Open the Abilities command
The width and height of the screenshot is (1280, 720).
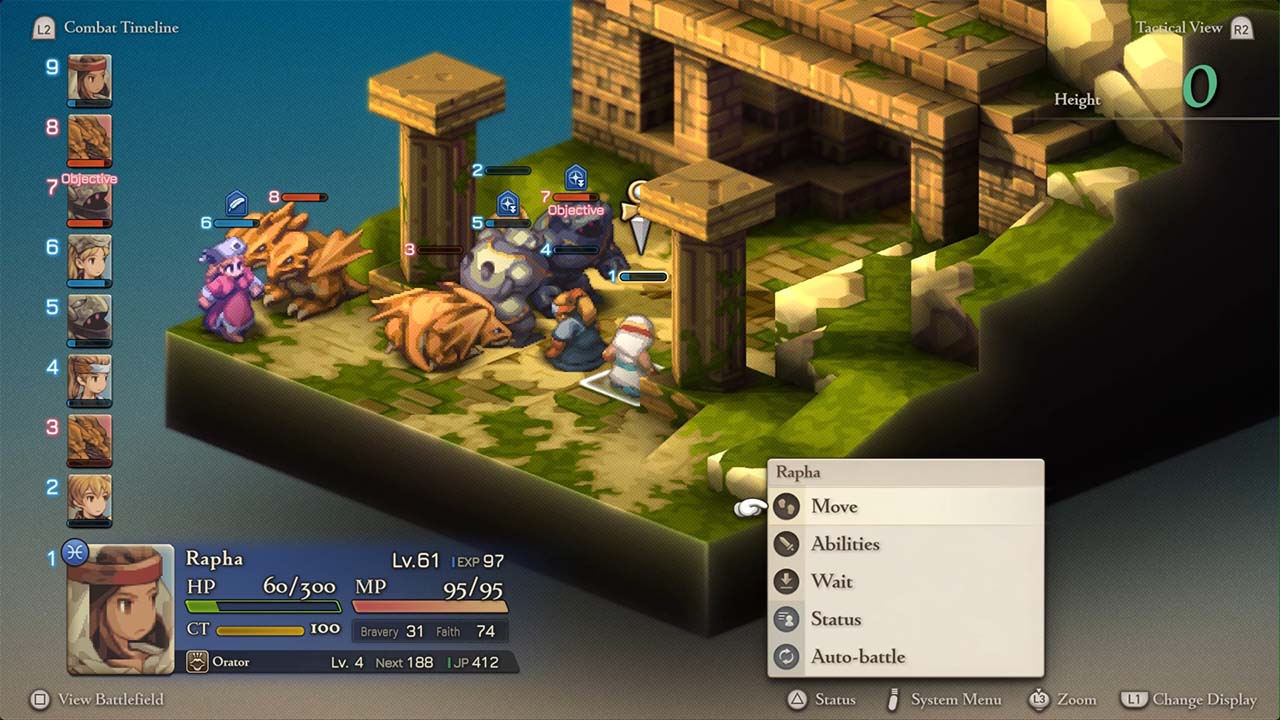pos(845,544)
